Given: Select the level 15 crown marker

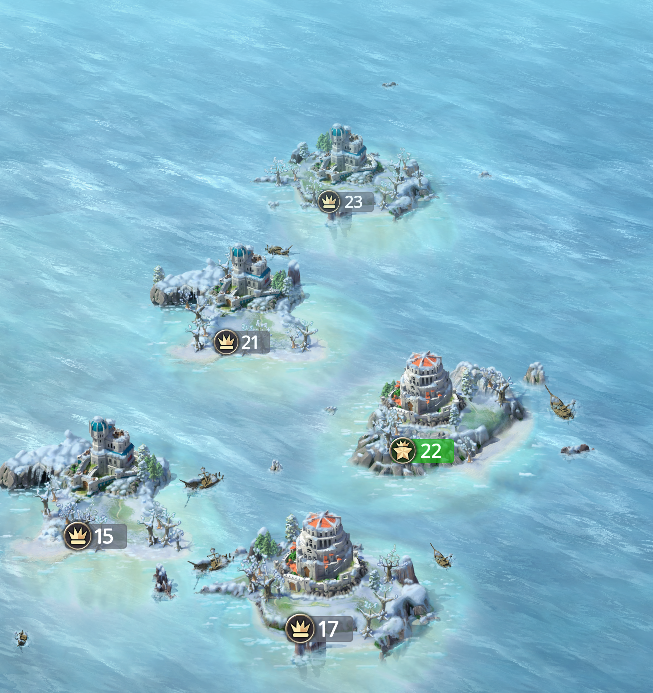Looking at the screenshot, I should [x=95, y=536].
